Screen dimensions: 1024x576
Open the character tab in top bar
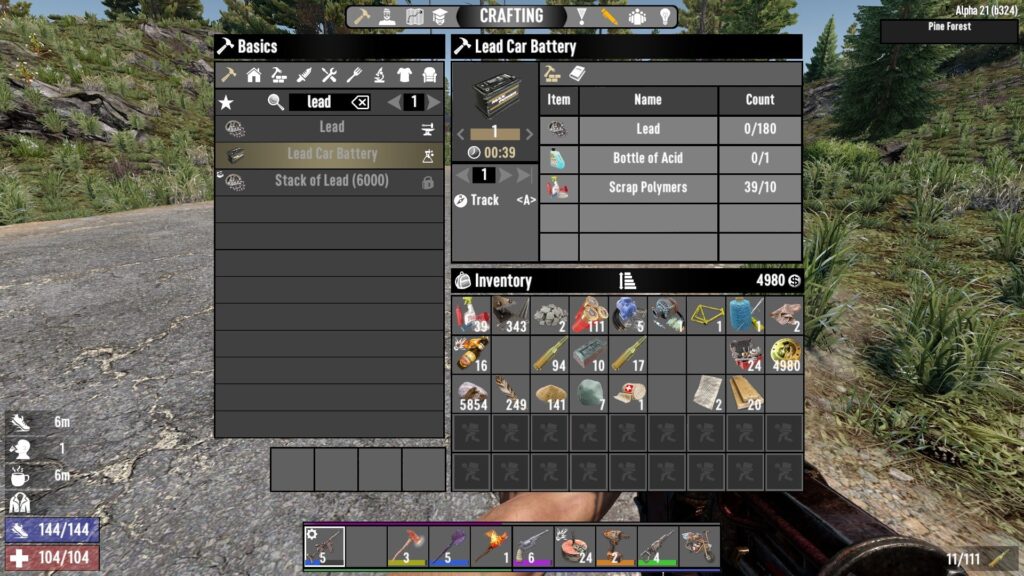point(388,17)
